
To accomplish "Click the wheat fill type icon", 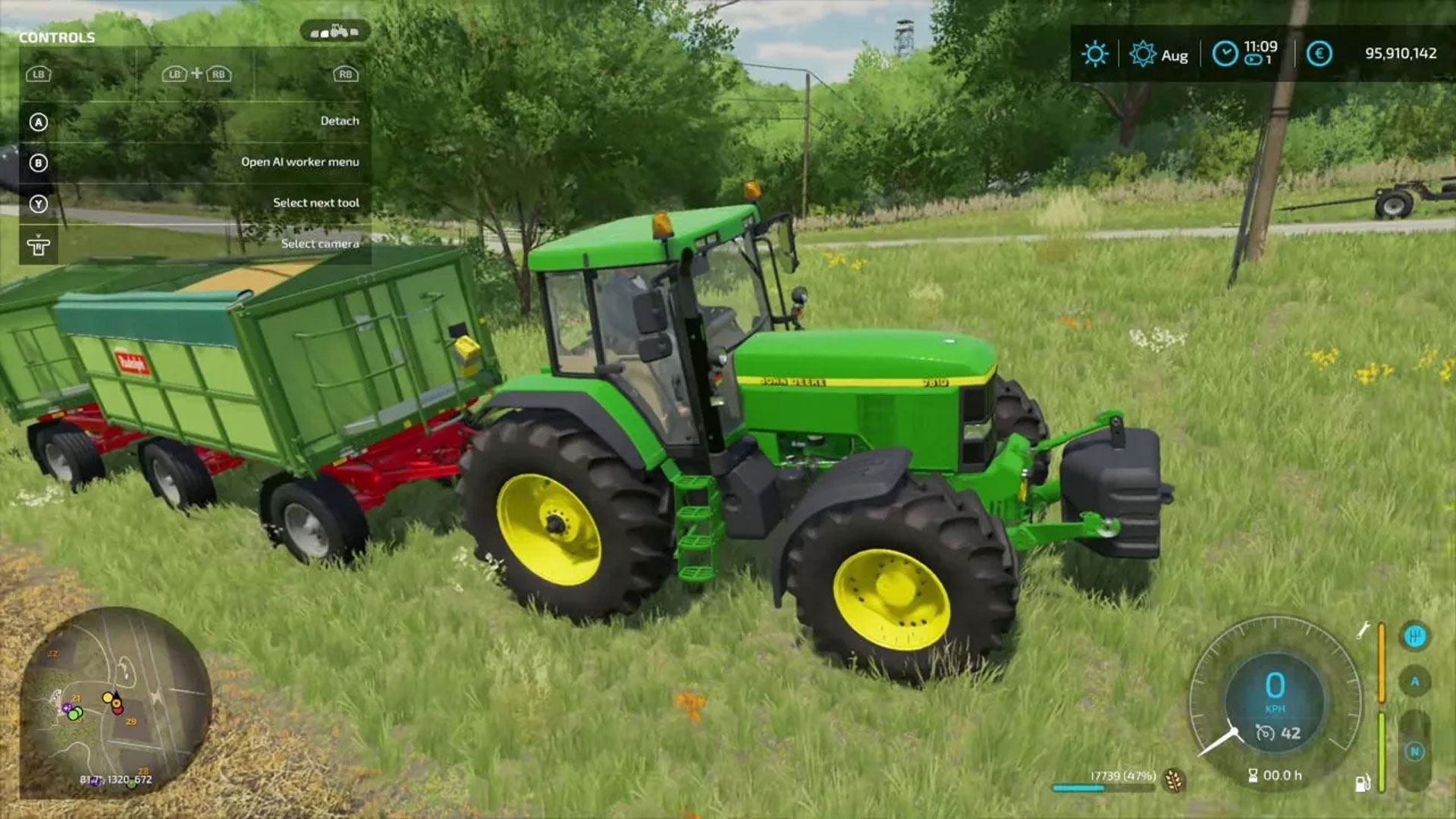I will pyautogui.click(x=1173, y=780).
